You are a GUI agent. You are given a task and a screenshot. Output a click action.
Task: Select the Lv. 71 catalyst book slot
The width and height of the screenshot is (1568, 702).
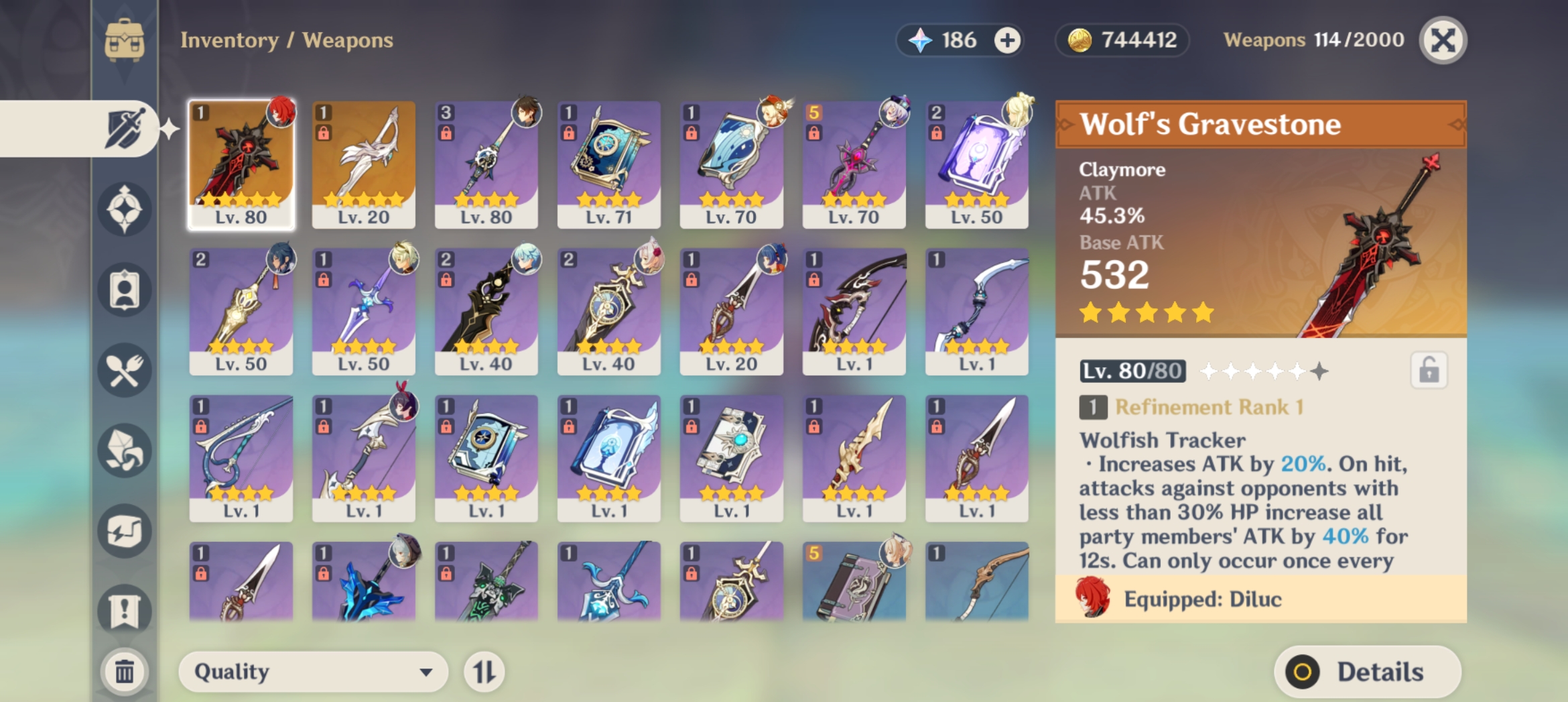click(x=609, y=165)
